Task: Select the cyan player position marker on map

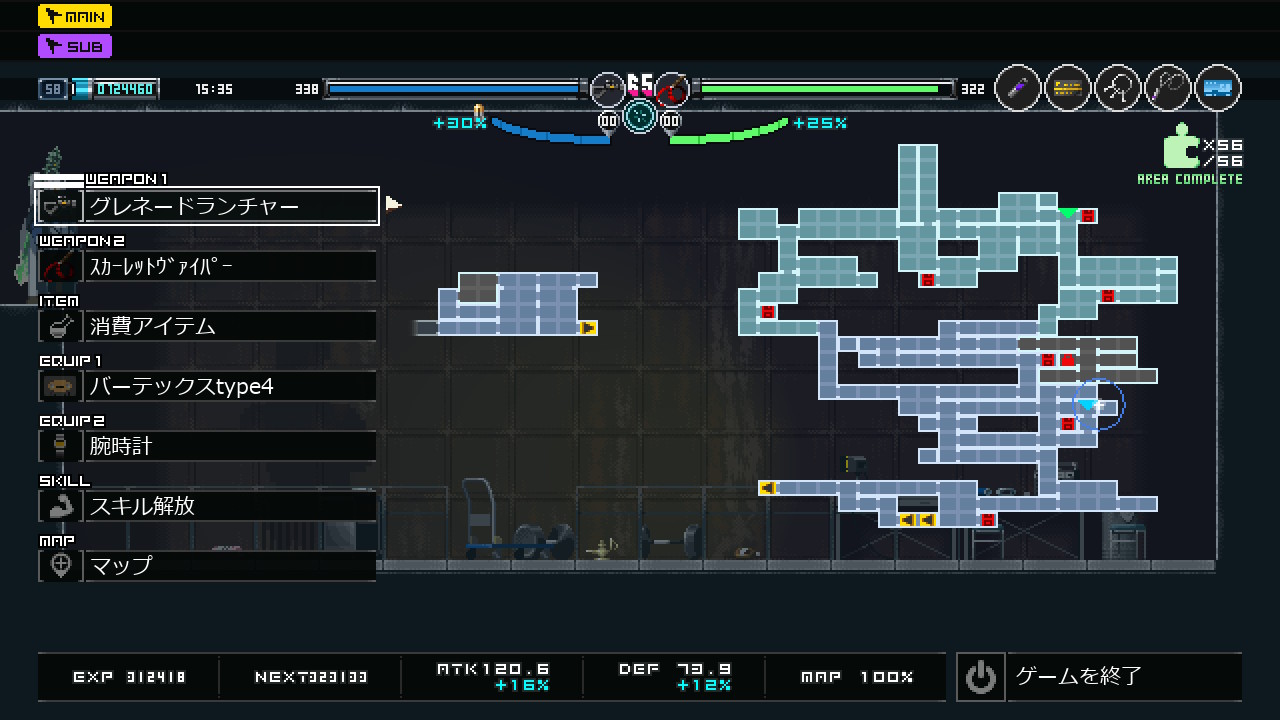Action: (1088, 405)
